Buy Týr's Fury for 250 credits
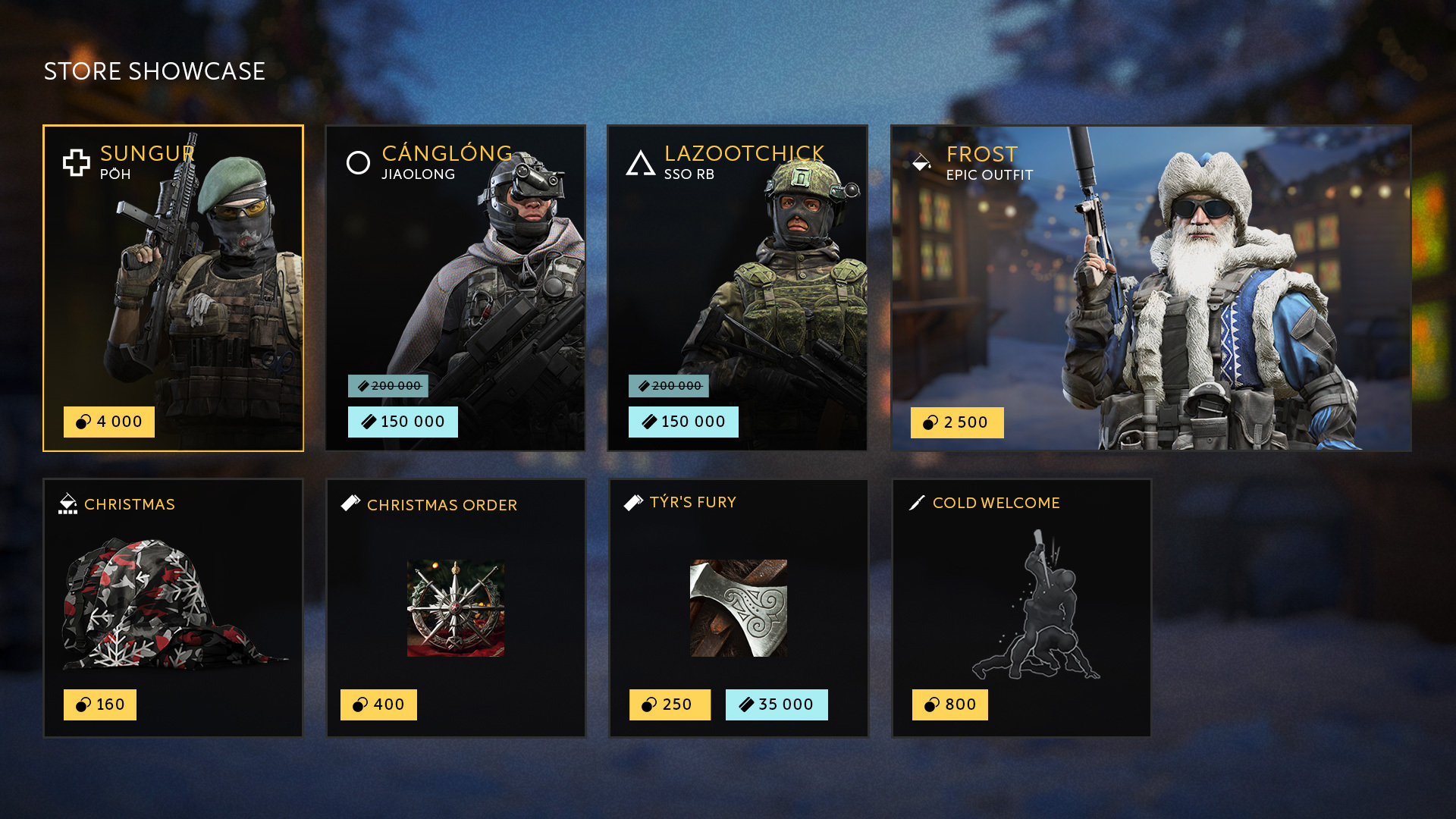Screen dimensions: 1456x819 click(670, 704)
